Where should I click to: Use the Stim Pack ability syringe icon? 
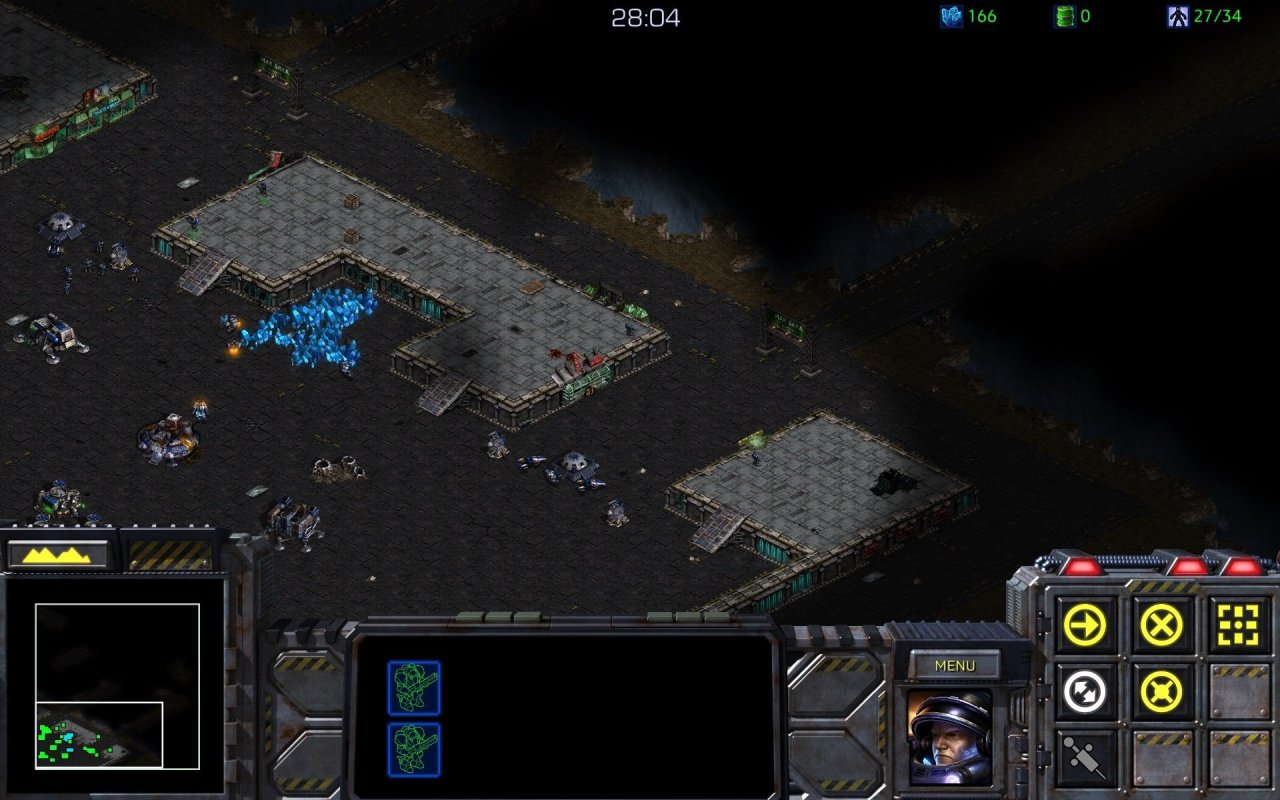click(1083, 755)
